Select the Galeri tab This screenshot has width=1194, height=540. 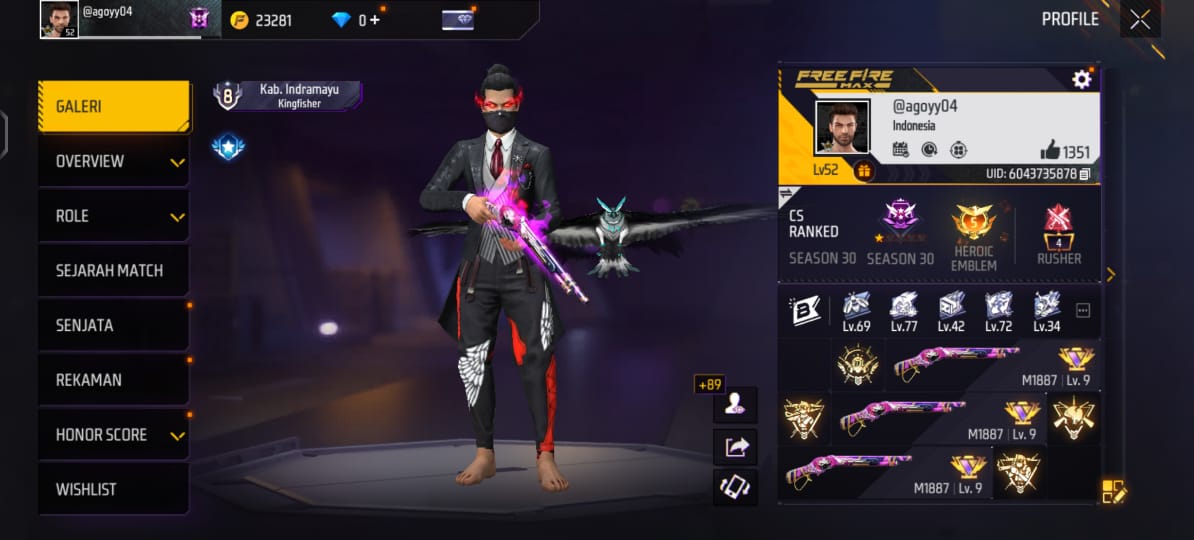[x=114, y=106]
